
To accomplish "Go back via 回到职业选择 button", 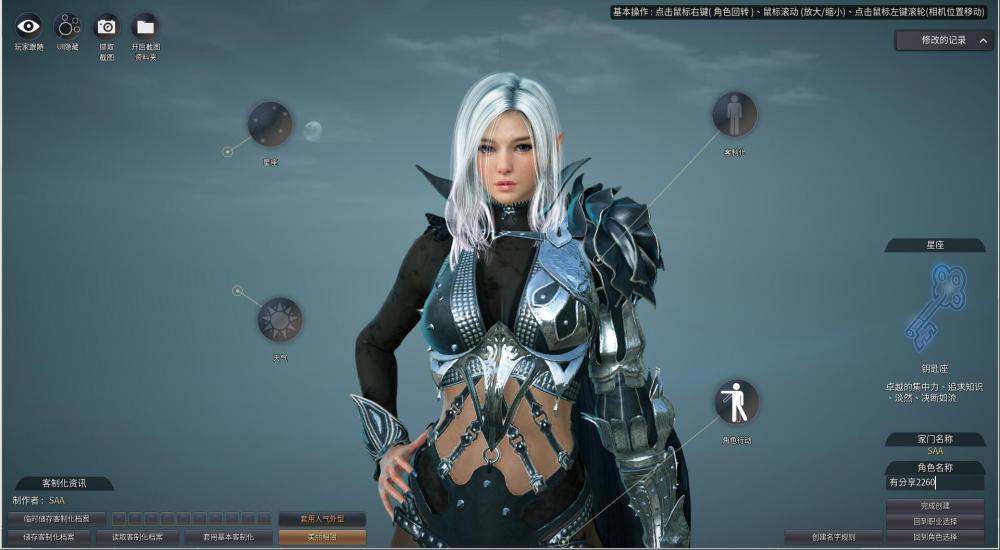I will (935, 521).
